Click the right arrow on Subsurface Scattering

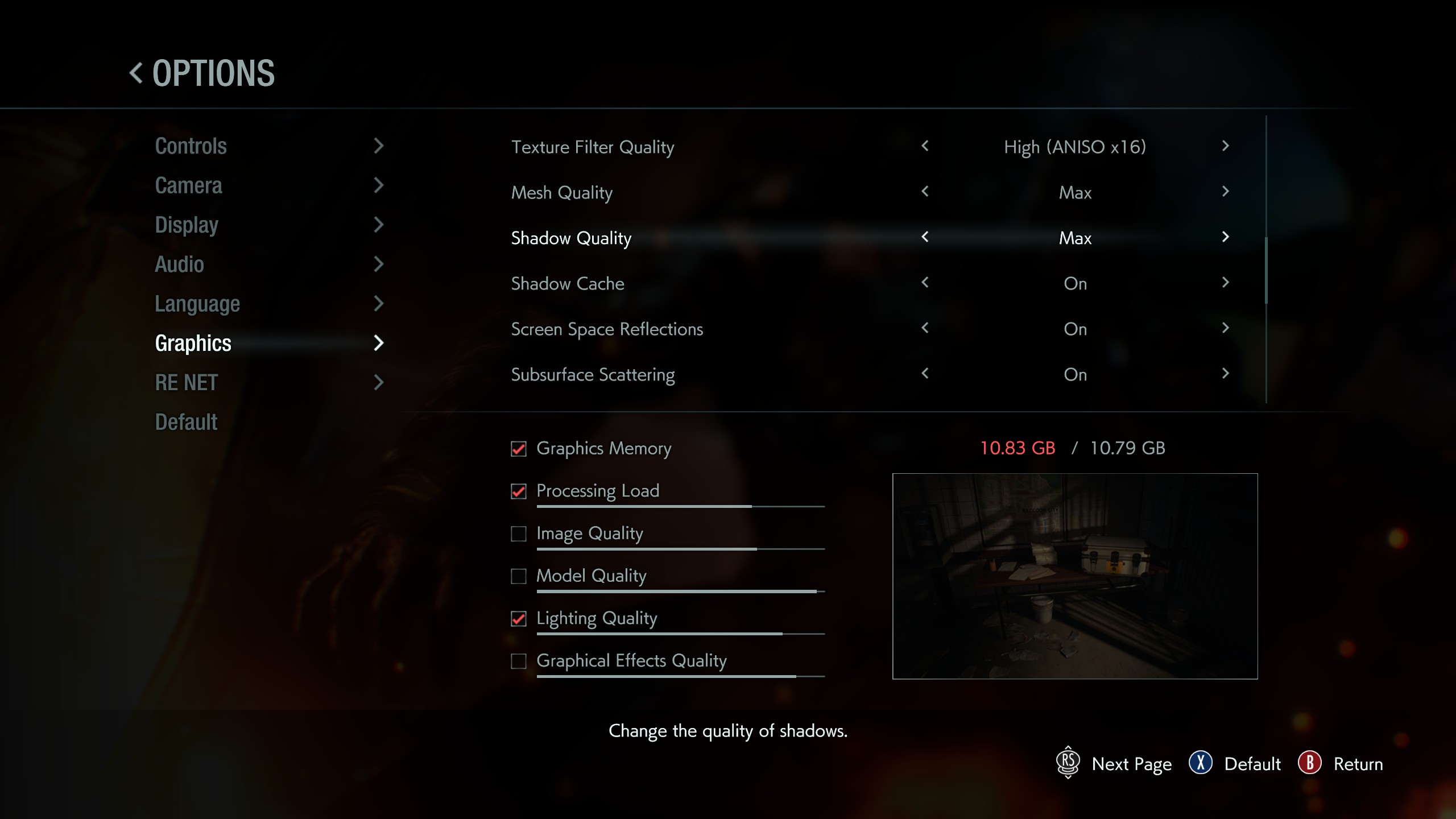(x=1225, y=374)
